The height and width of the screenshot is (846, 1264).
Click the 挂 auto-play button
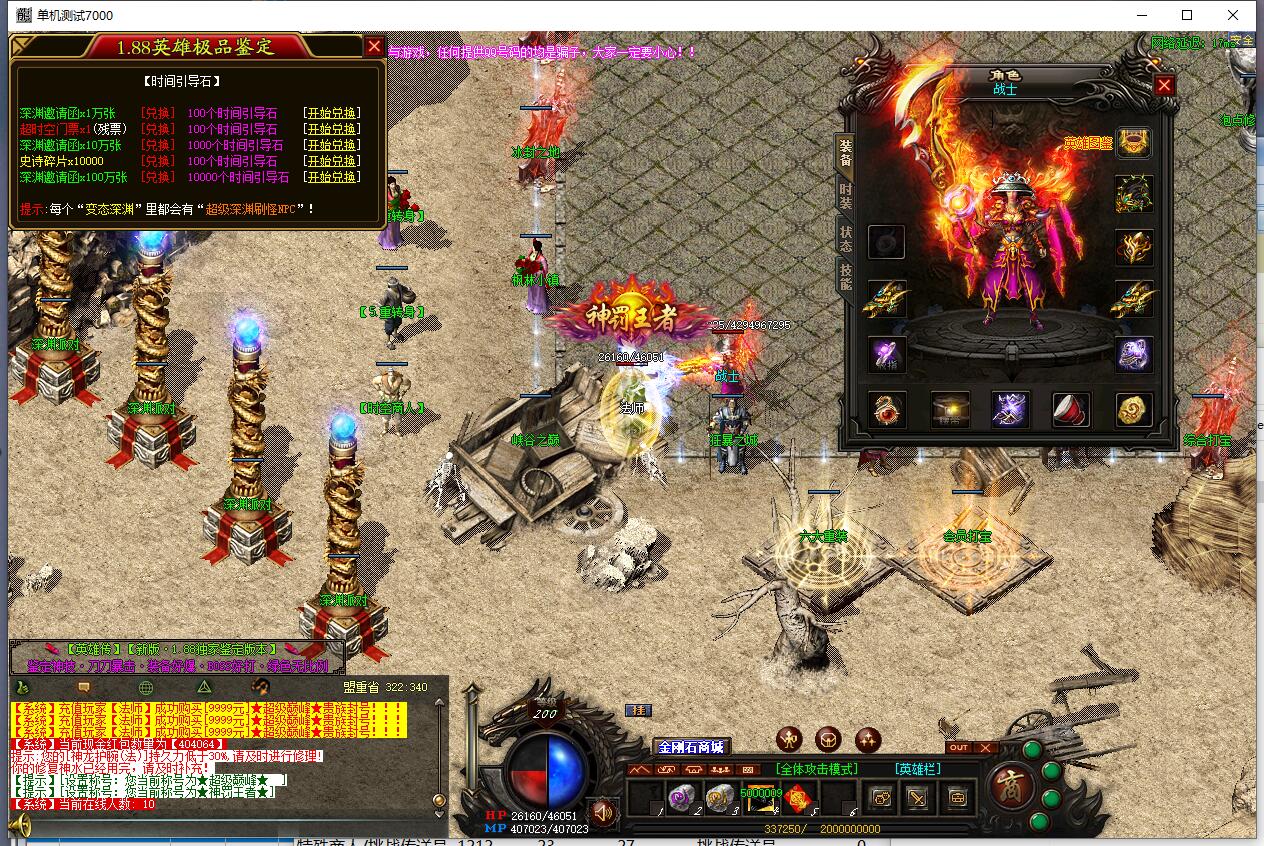637,710
